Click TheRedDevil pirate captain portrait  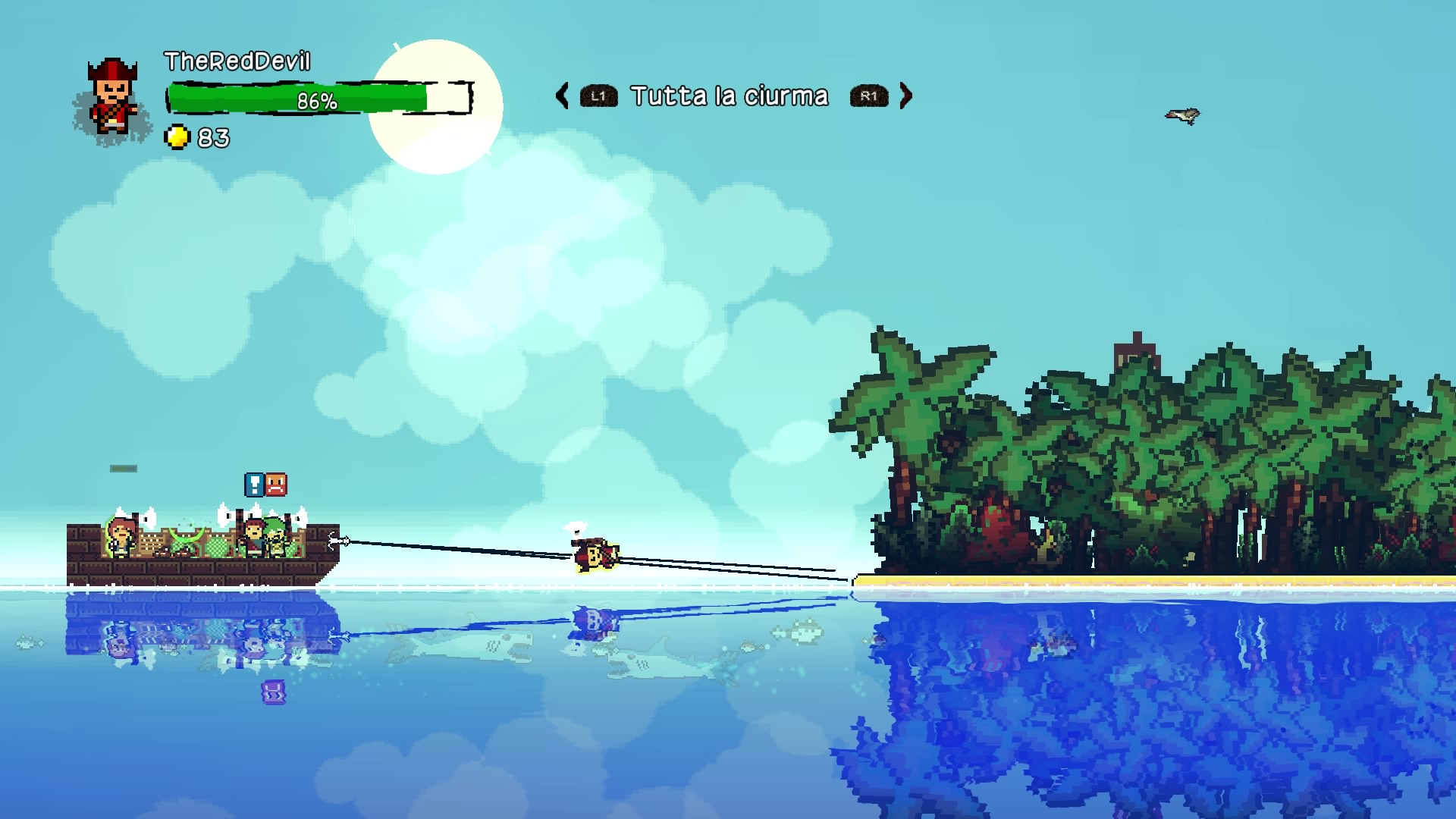(x=112, y=99)
